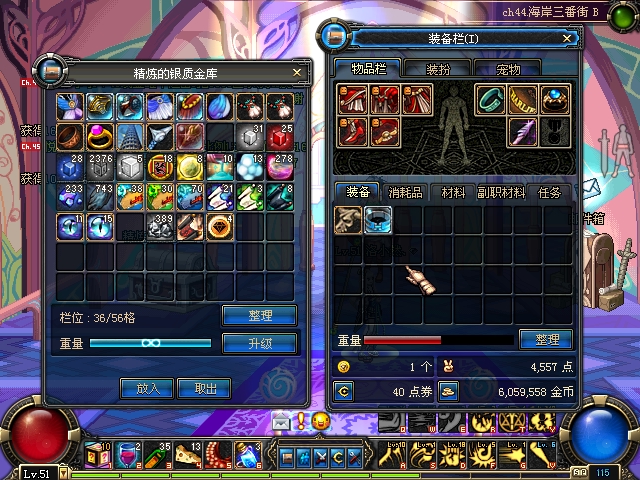Click the 放入 deposit button
The height and width of the screenshot is (480, 640).
point(147,387)
